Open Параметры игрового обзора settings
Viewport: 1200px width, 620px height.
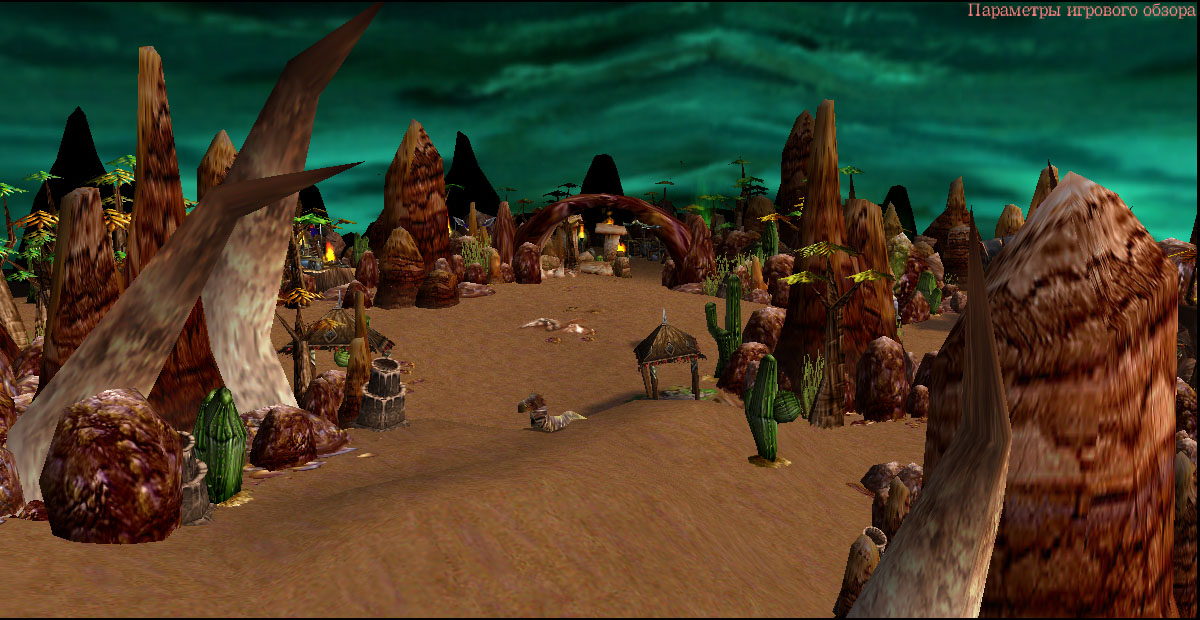(x=1080, y=11)
